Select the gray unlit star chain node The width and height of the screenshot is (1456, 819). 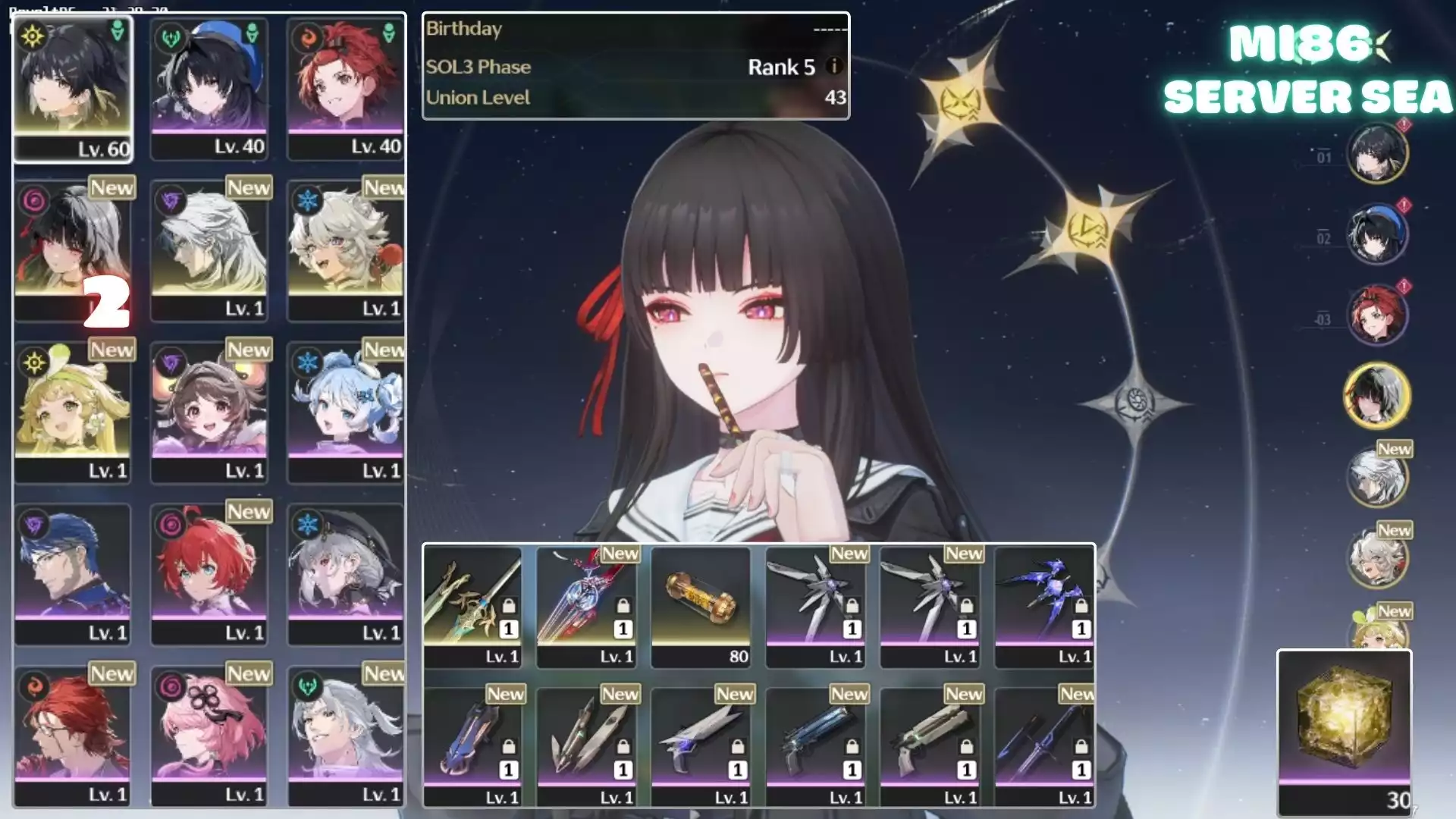[1135, 400]
